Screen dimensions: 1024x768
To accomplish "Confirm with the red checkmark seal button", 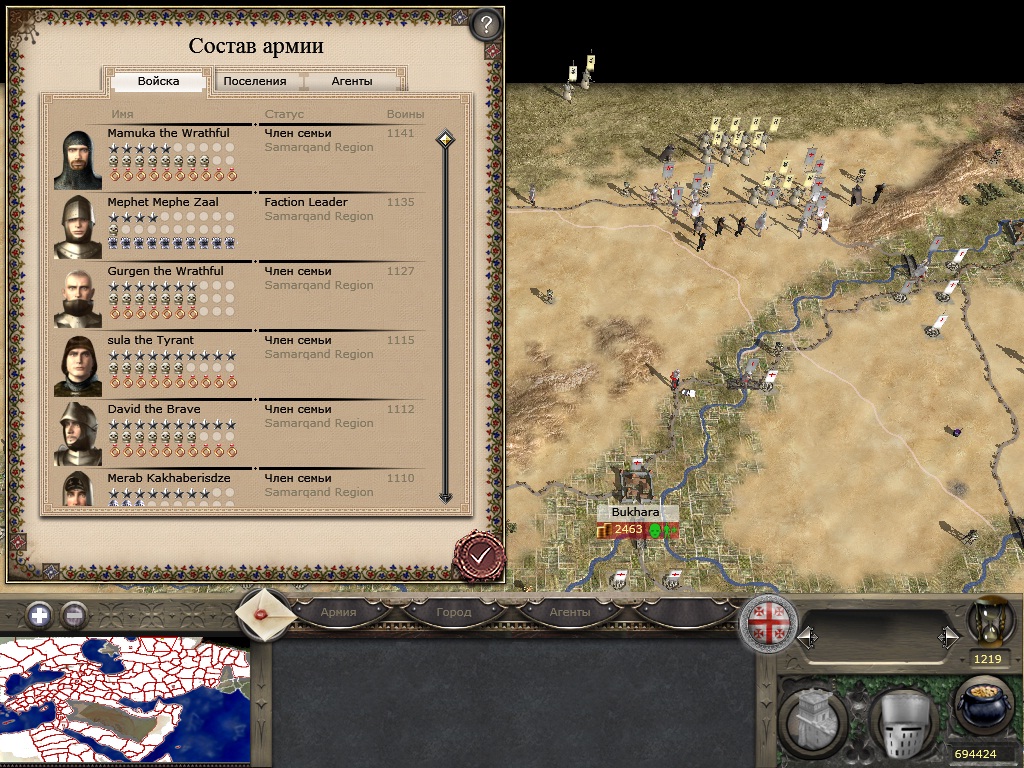I will [479, 555].
